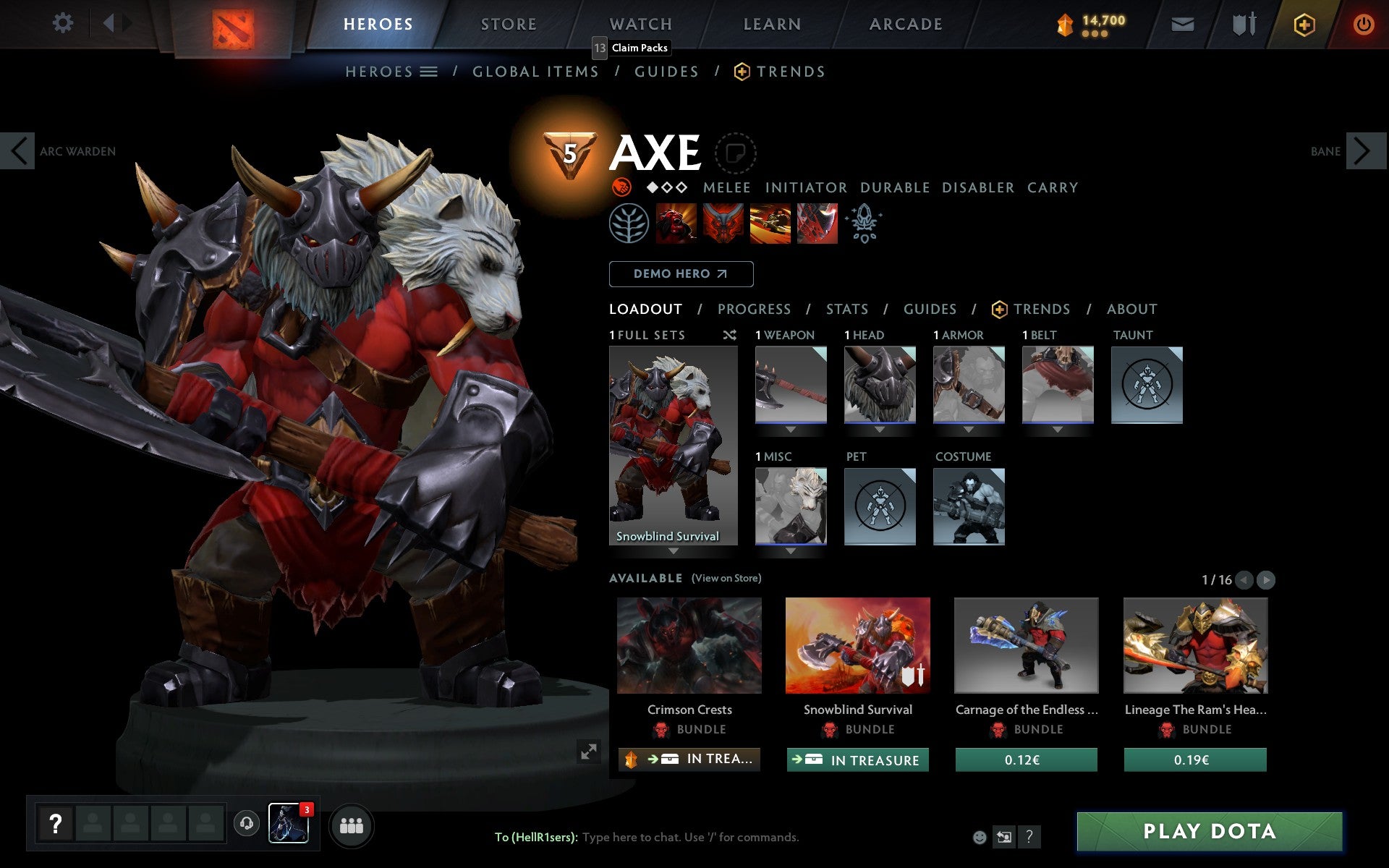This screenshot has height=868, width=1389.
Task: Expand the weapon slot dropdown arrow
Action: point(790,429)
